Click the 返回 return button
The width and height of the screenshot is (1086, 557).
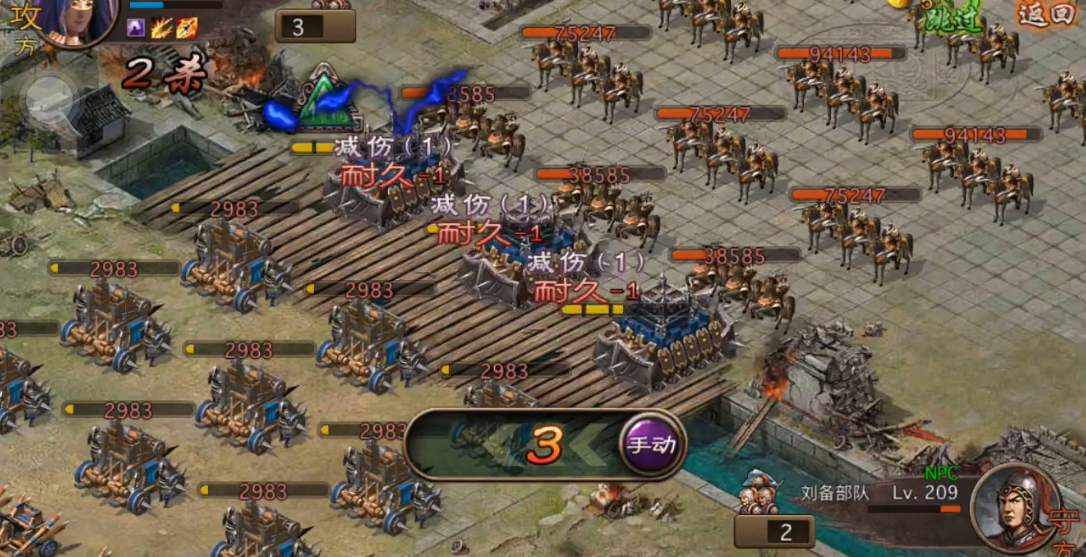click(1047, 15)
